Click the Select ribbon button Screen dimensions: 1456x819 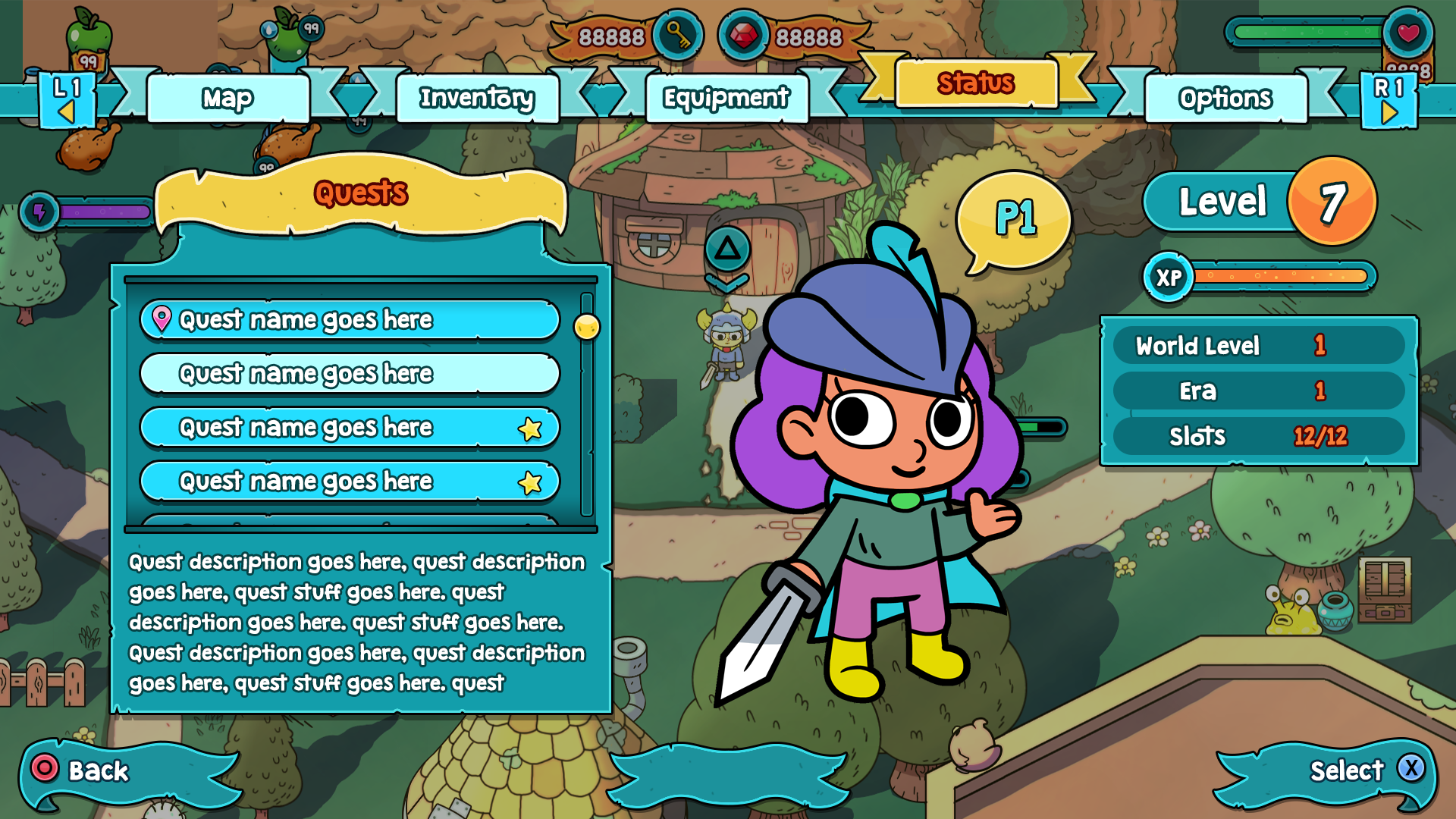click(x=1346, y=771)
